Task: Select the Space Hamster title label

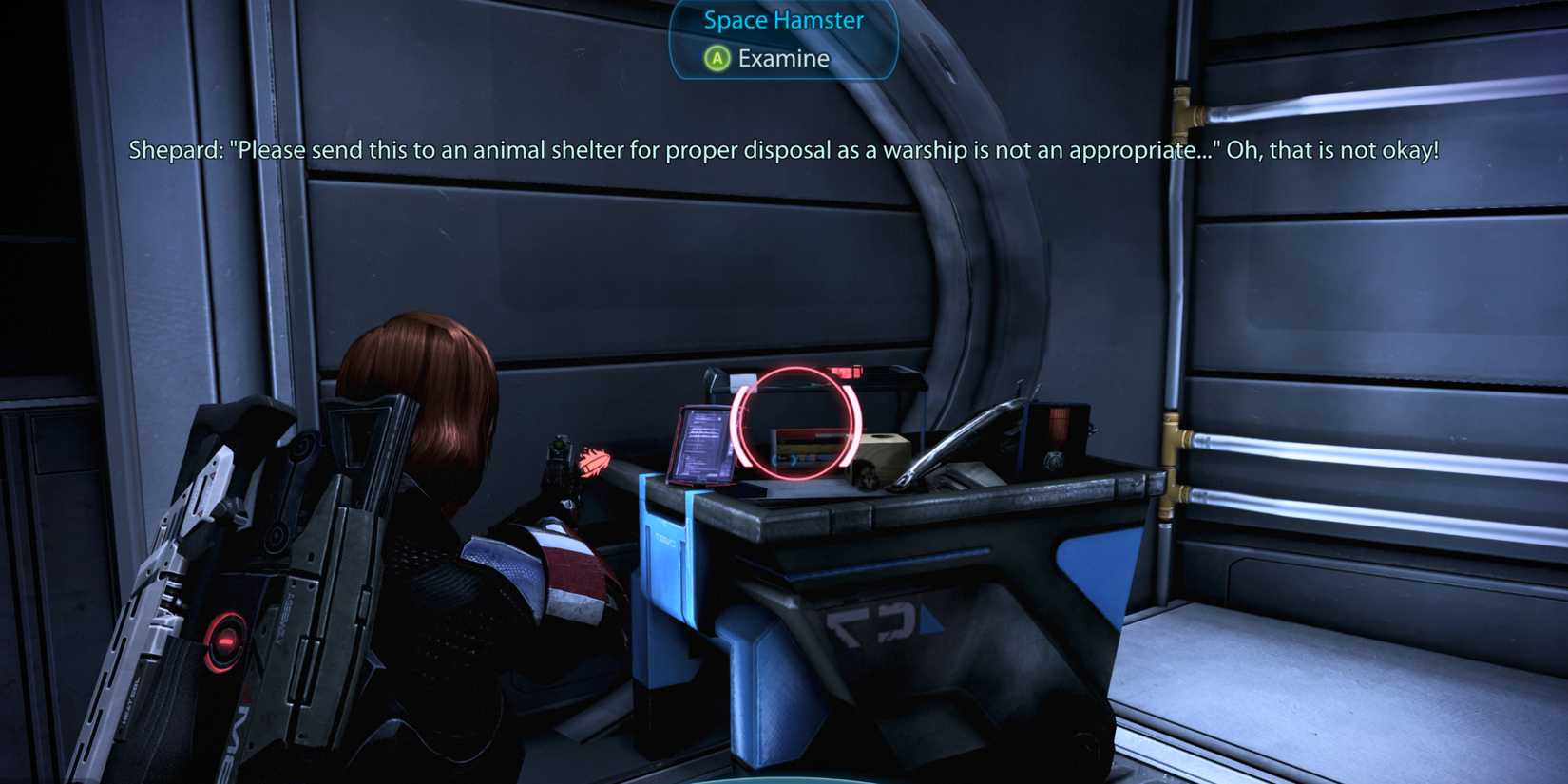Action: 781,20
